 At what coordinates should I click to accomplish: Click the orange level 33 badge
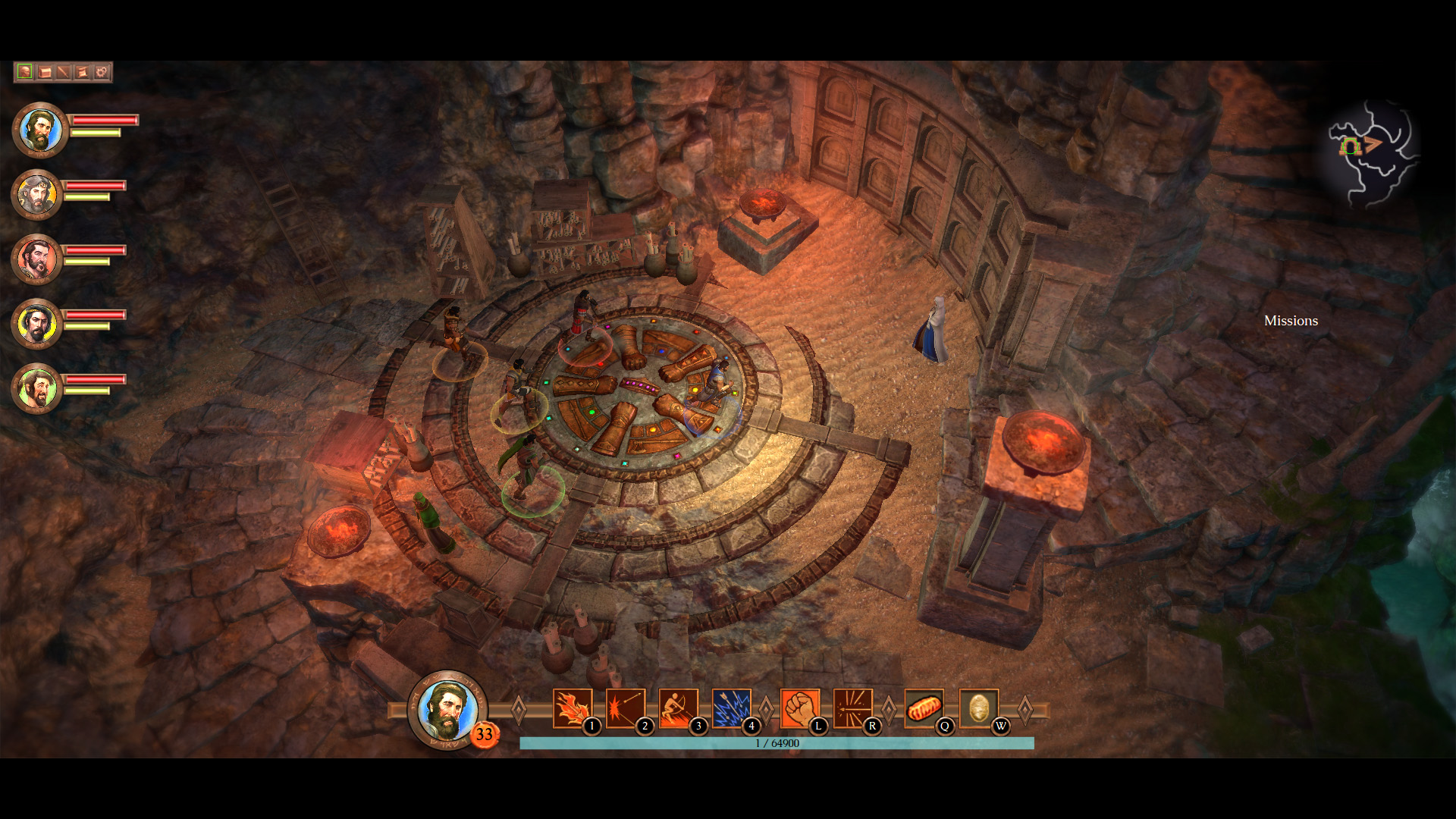(x=485, y=734)
